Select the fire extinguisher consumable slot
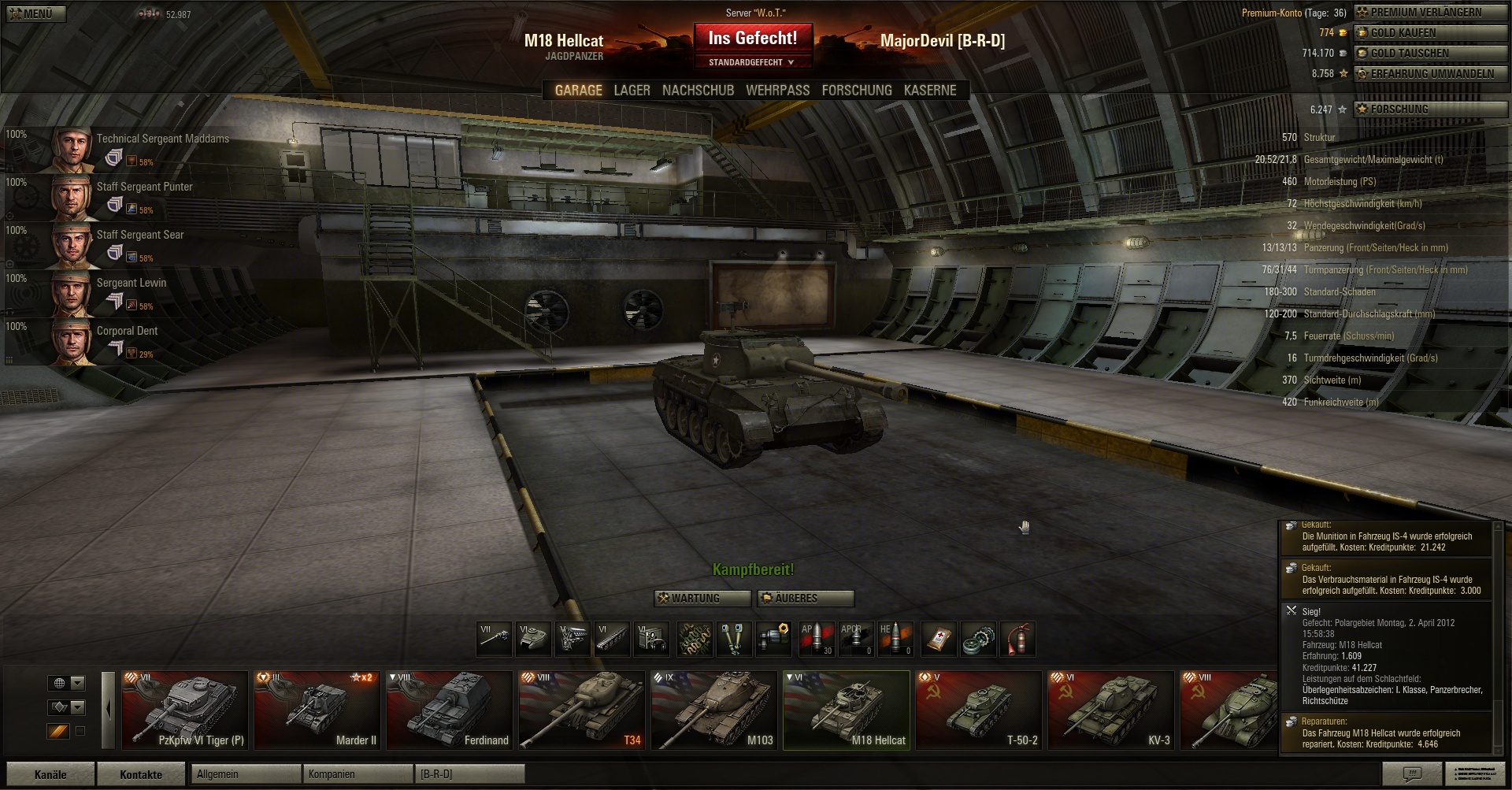 pos(1017,639)
